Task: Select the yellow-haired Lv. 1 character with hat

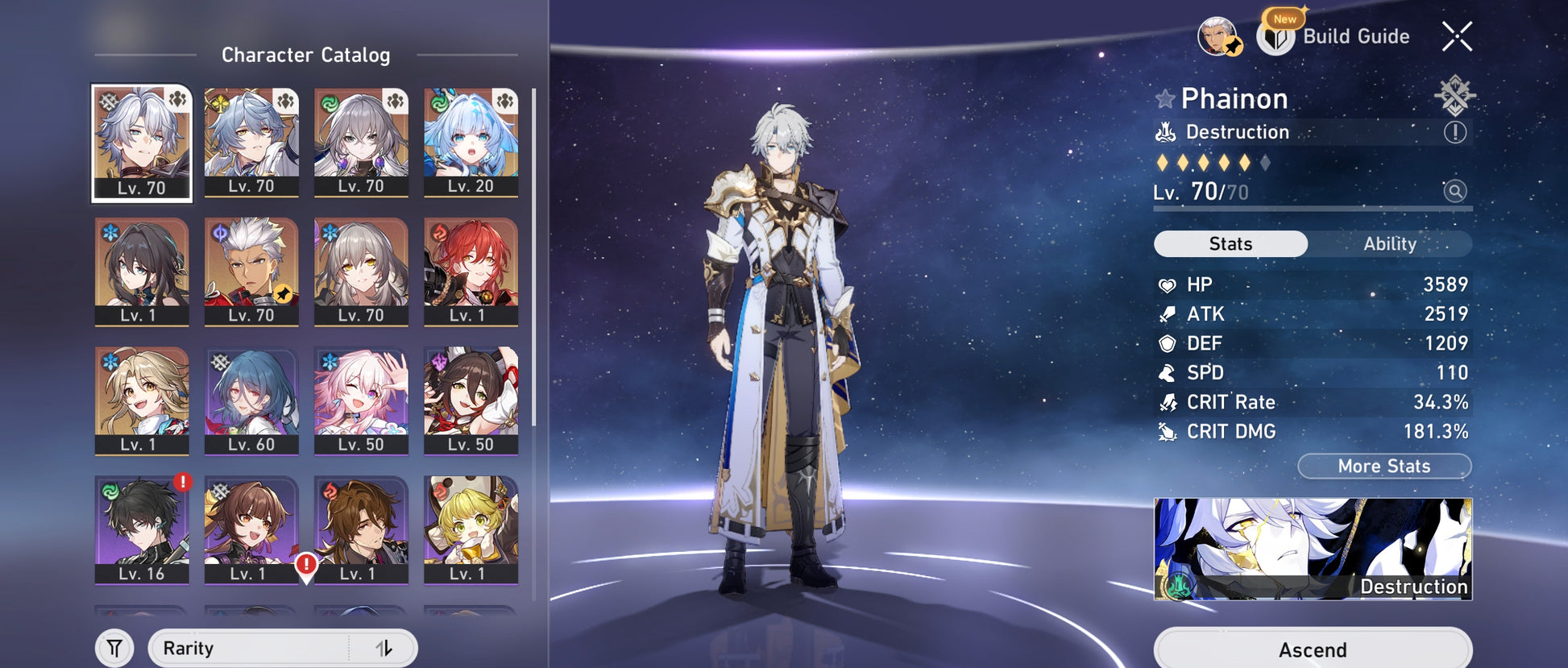Action: [x=471, y=529]
